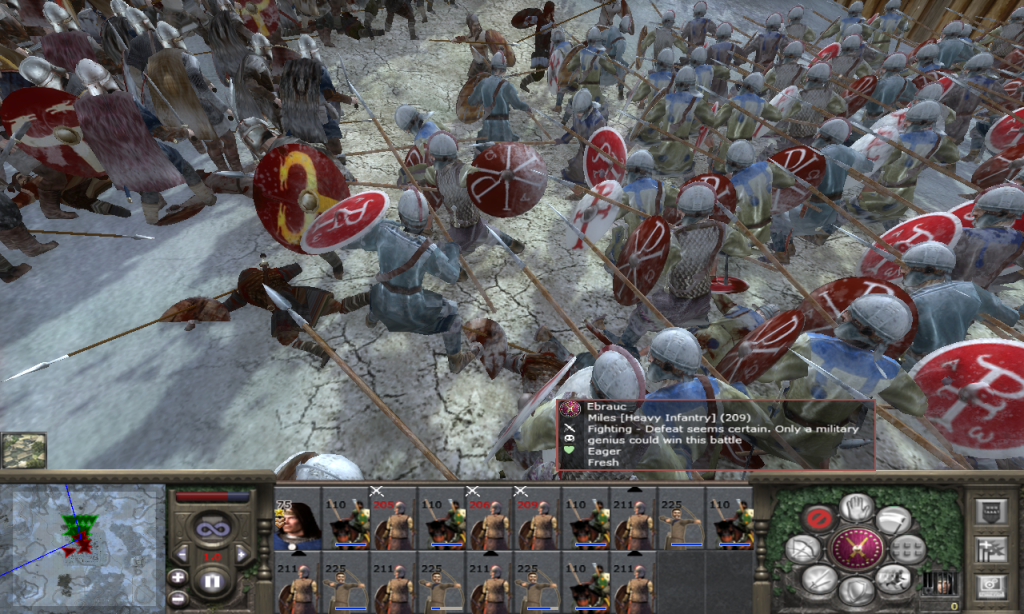Viewport: 1024px width, 614px height.
Task: Select the general's portrait unit card
Action: pos(297,520)
